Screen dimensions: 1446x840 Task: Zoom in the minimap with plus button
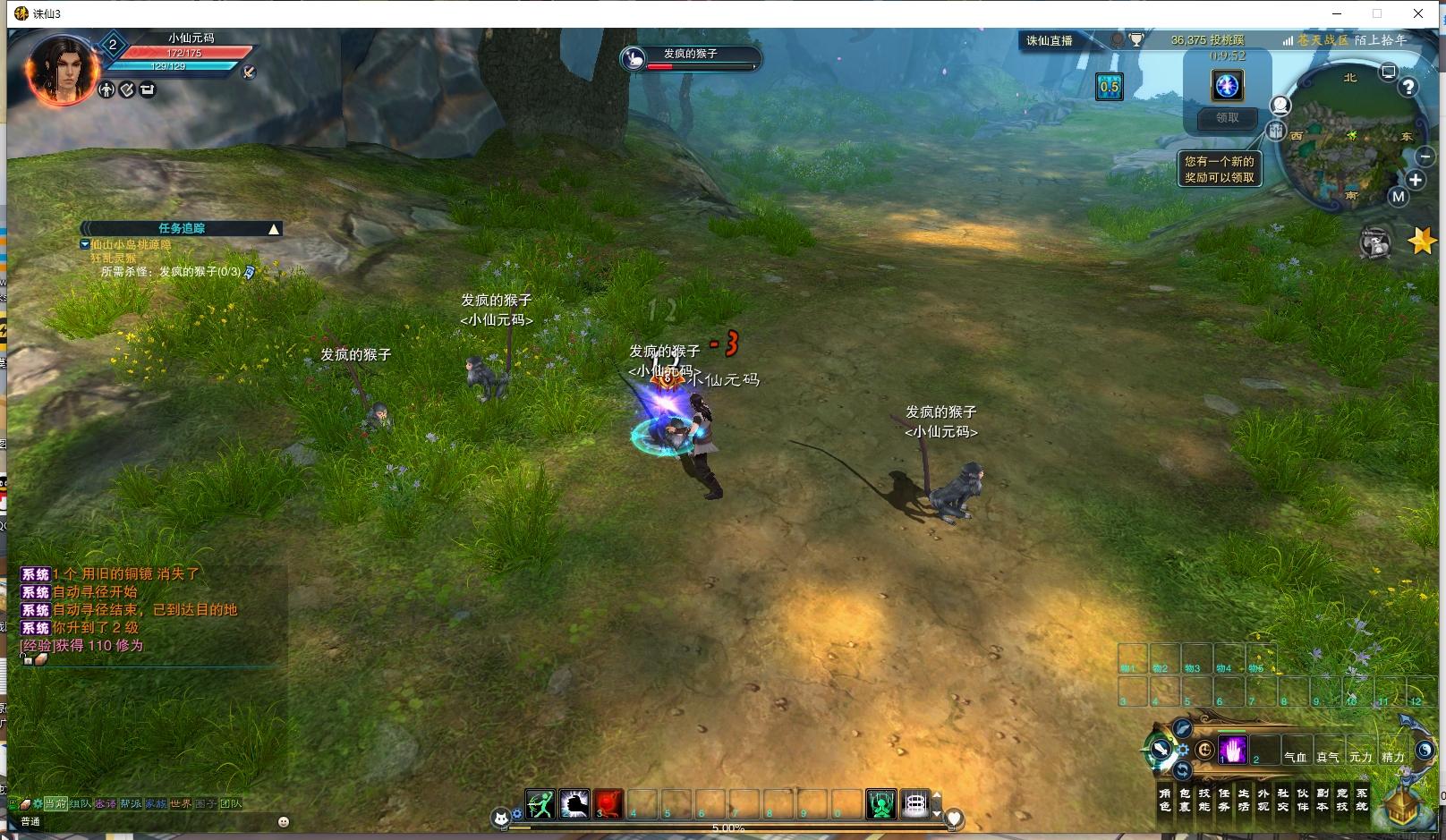tap(1416, 180)
